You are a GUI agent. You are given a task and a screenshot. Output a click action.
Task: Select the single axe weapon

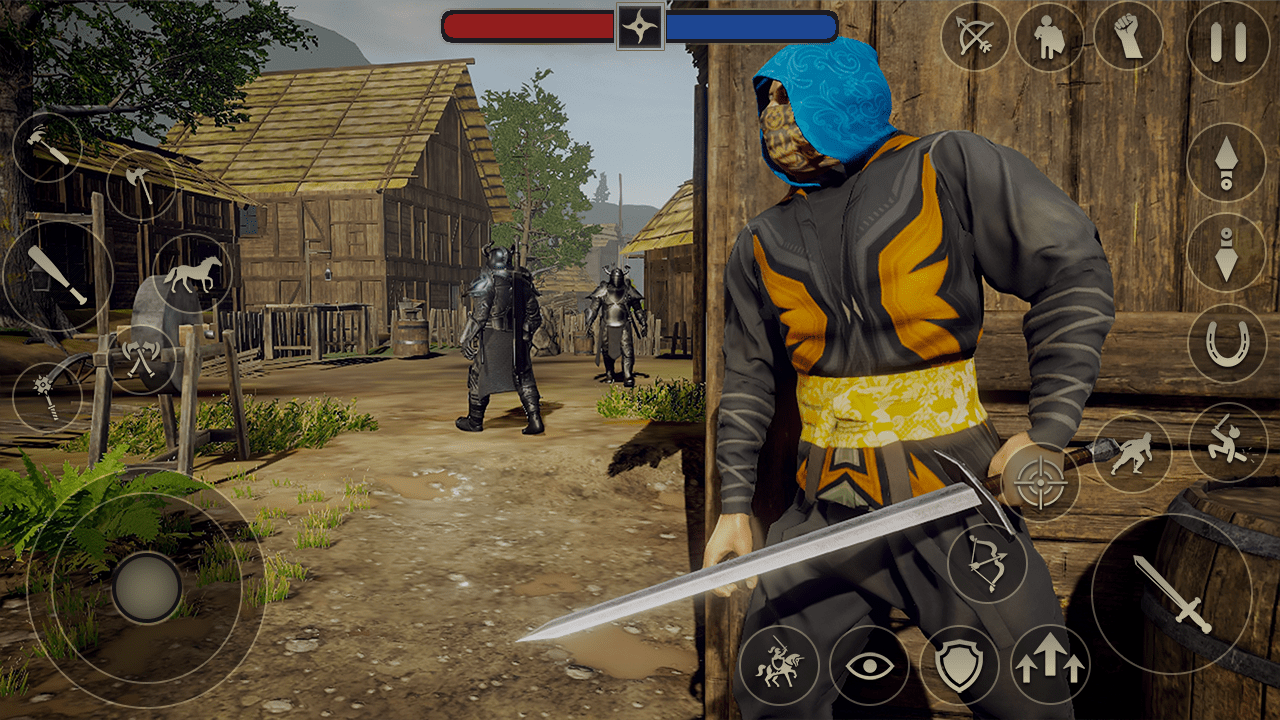143,183
